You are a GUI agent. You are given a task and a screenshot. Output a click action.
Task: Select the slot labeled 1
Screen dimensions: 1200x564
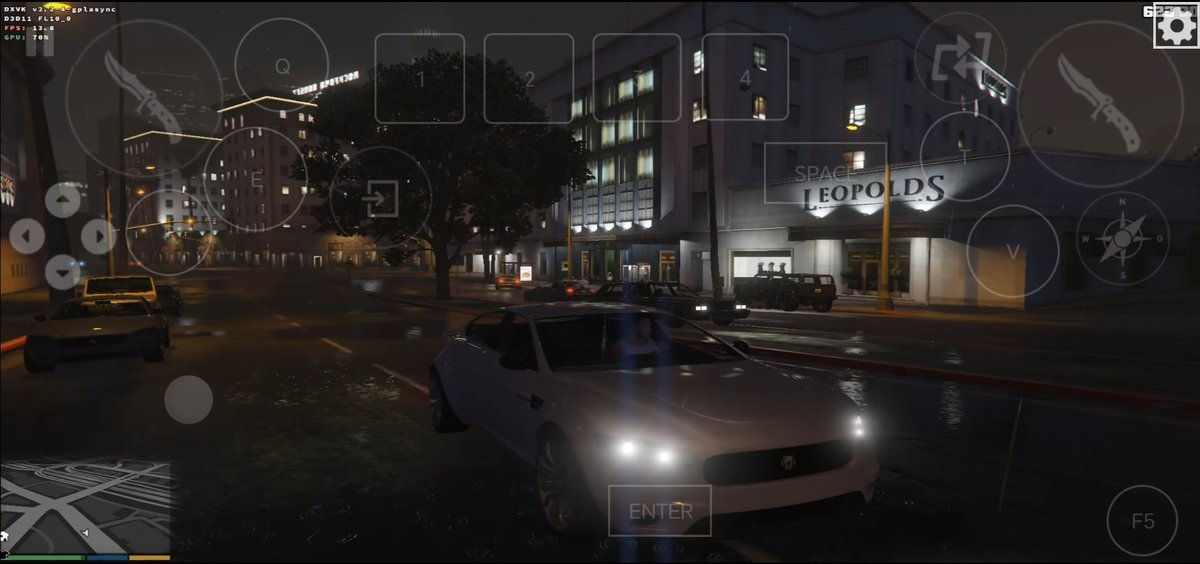(x=420, y=78)
